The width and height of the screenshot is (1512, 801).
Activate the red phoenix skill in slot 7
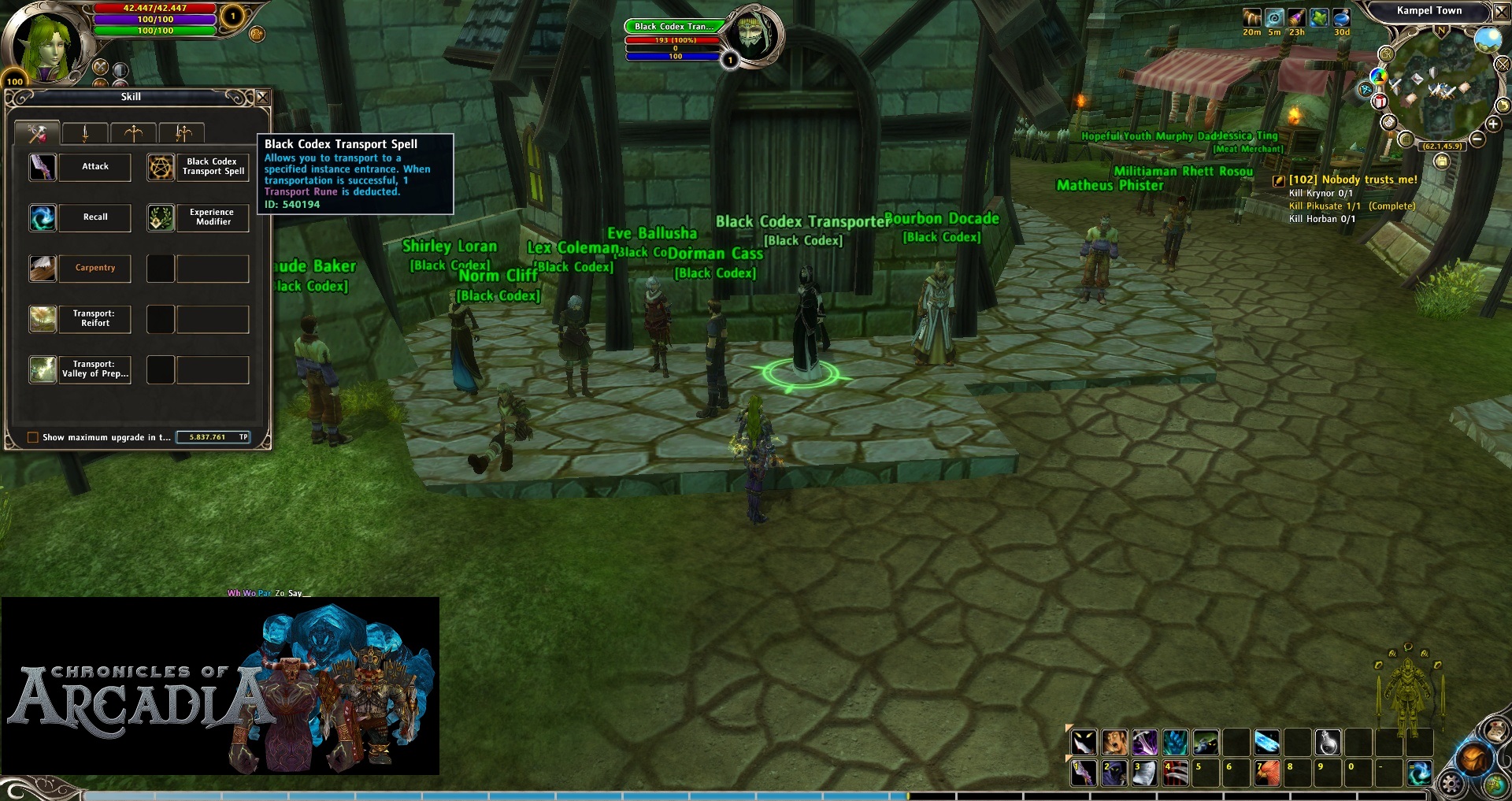(1266, 773)
